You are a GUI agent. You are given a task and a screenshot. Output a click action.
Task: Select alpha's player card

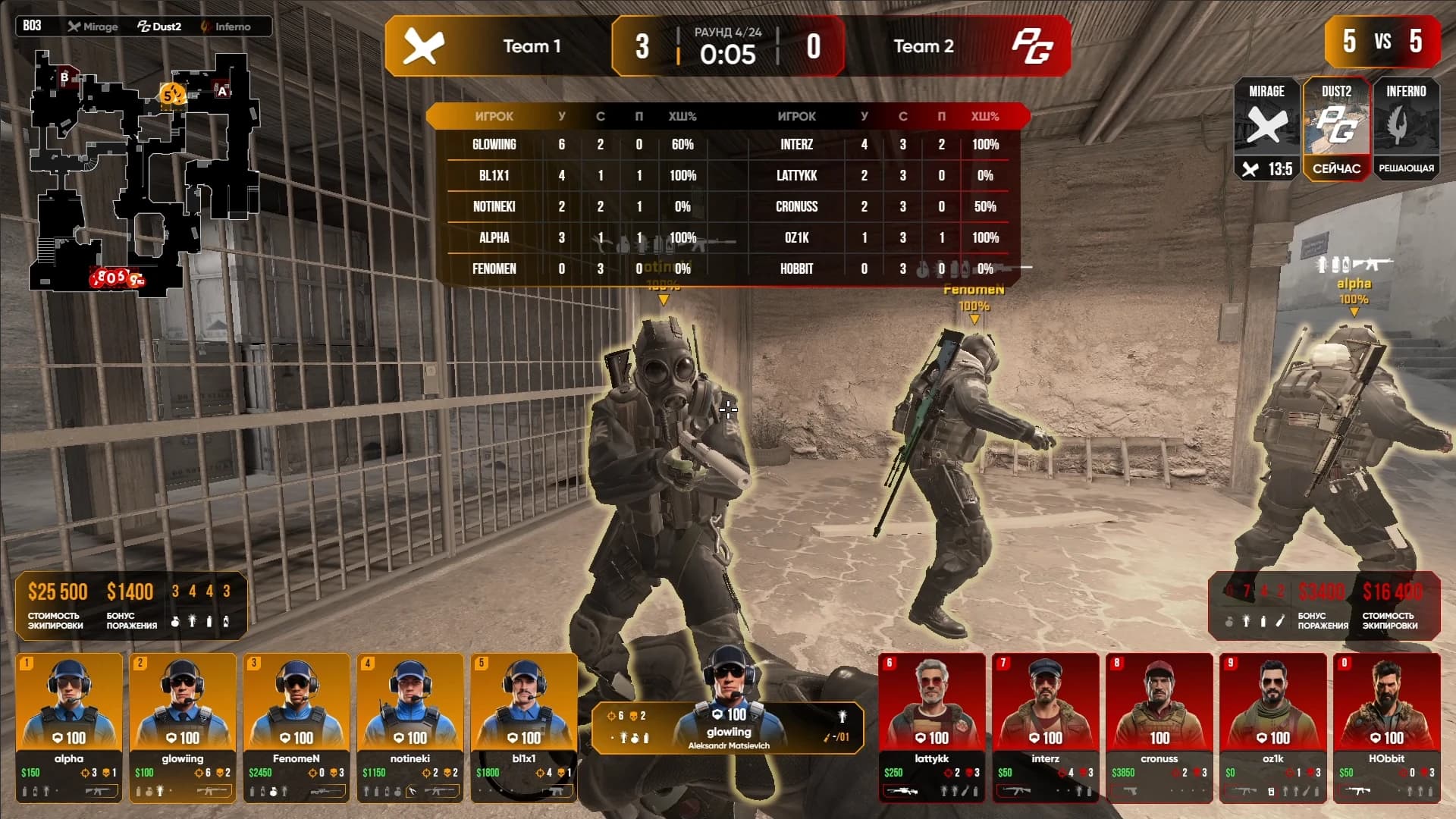click(69, 726)
